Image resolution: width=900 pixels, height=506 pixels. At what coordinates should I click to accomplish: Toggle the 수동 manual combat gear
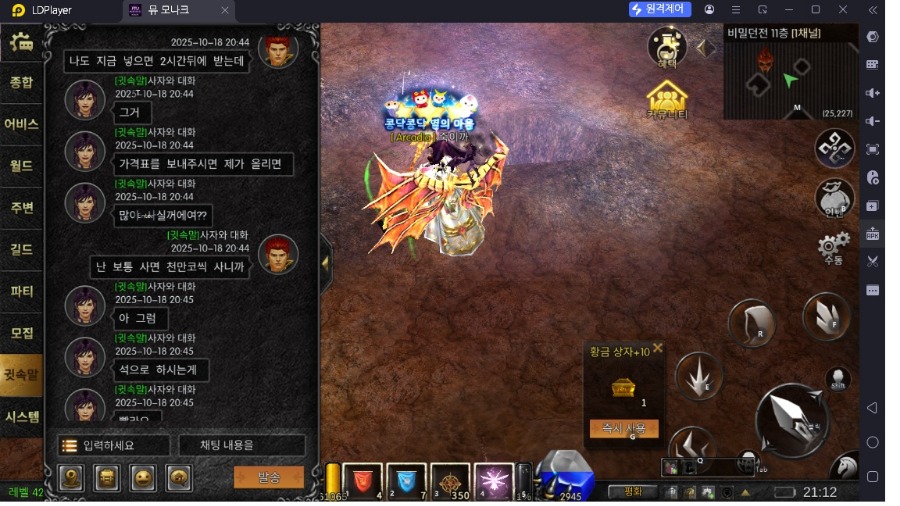(833, 246)
